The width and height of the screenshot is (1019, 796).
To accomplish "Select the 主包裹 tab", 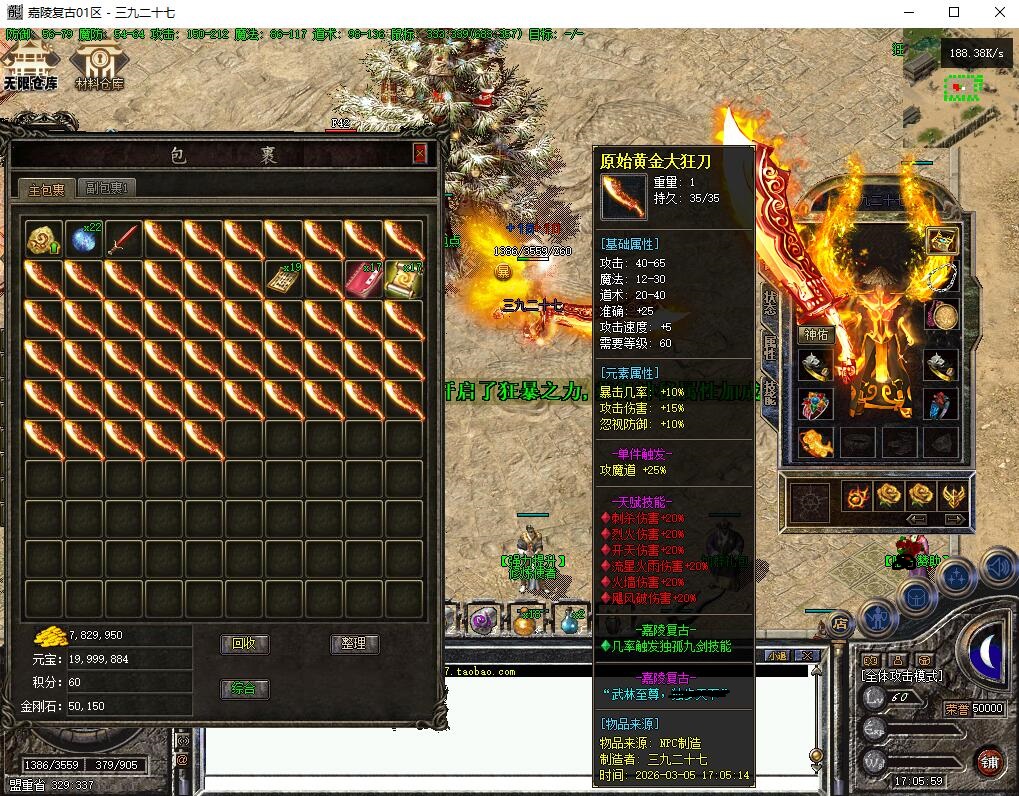I will coord(46,188).
